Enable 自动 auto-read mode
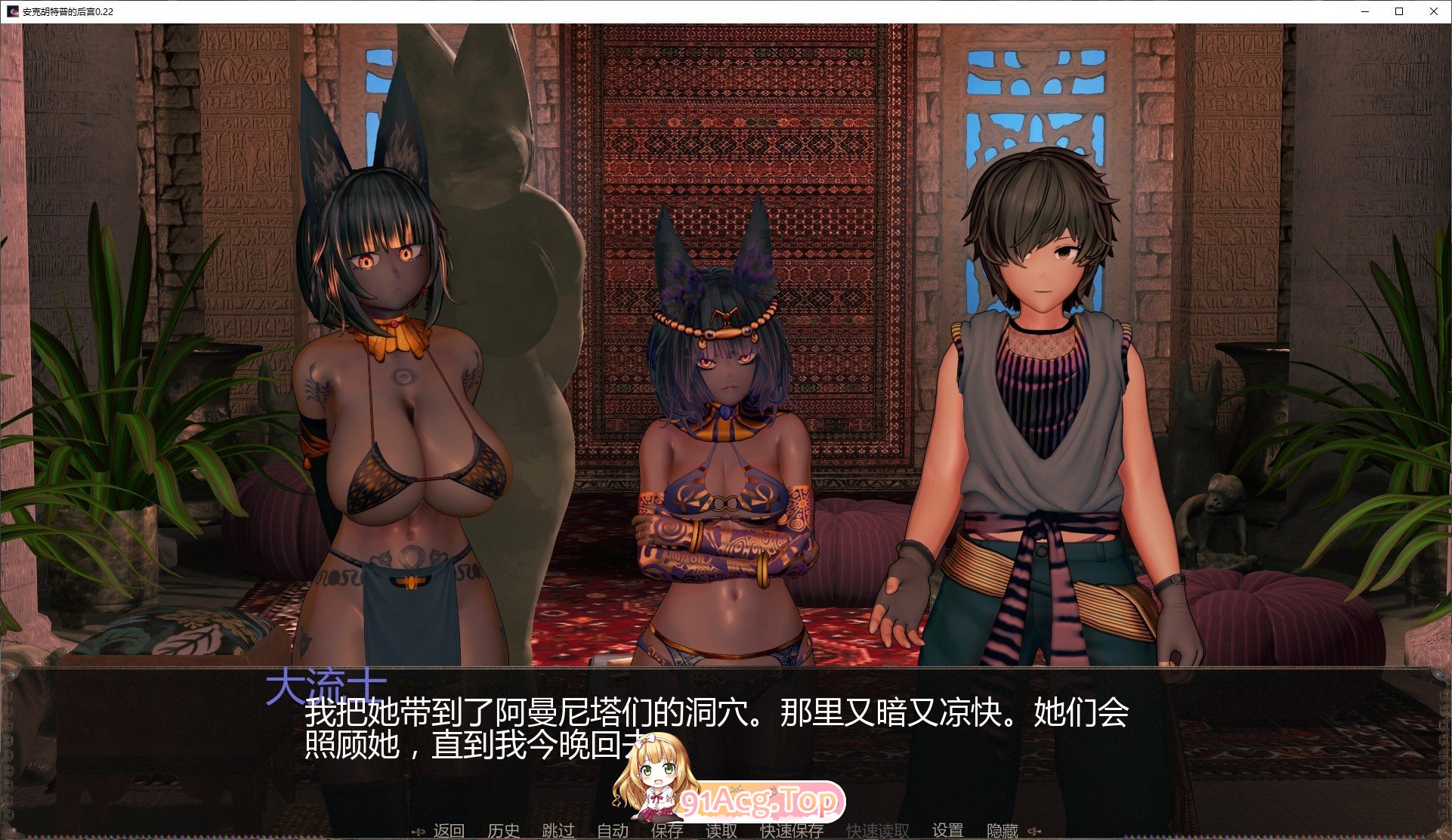This screenshot has width=1452, height=840. 612,829
